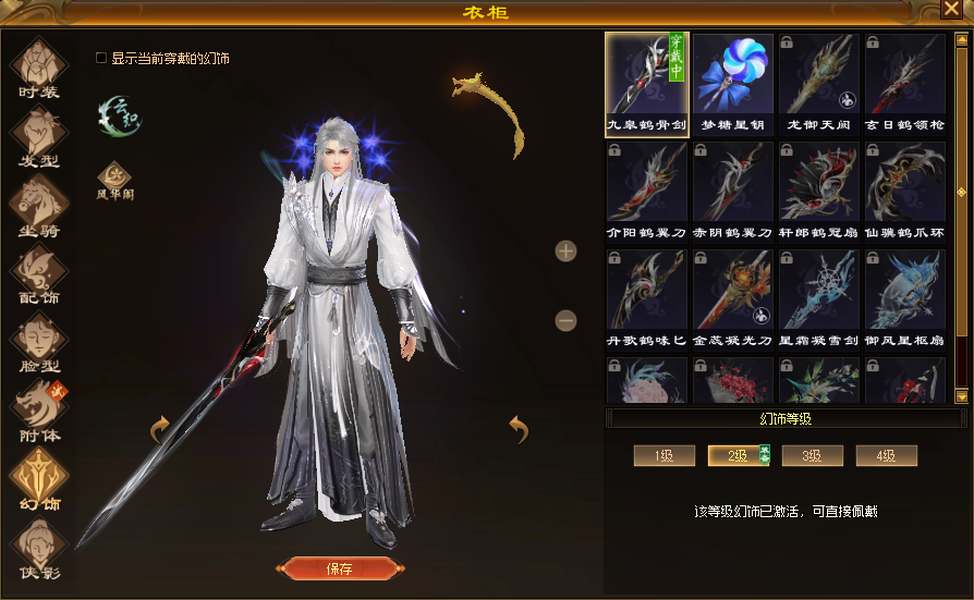Rotate character with left arrow
The height and width of the screenshot is (600, 974).
coord(160,430)
